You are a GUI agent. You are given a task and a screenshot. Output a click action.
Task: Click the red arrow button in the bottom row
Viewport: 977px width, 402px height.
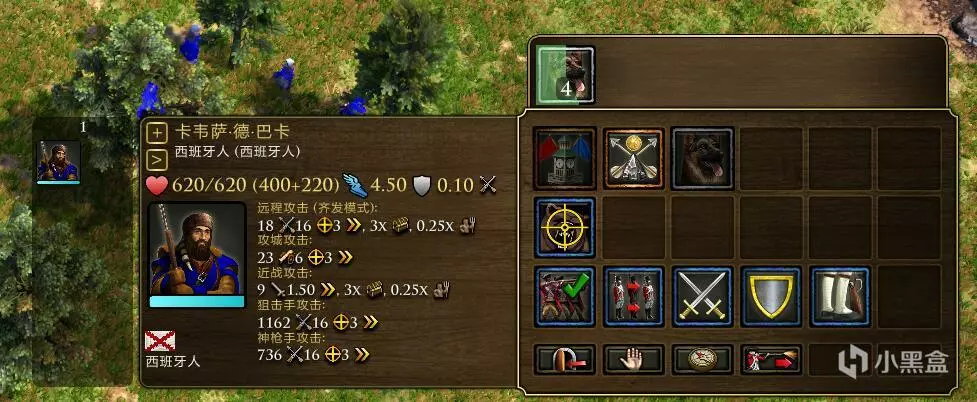565,359
